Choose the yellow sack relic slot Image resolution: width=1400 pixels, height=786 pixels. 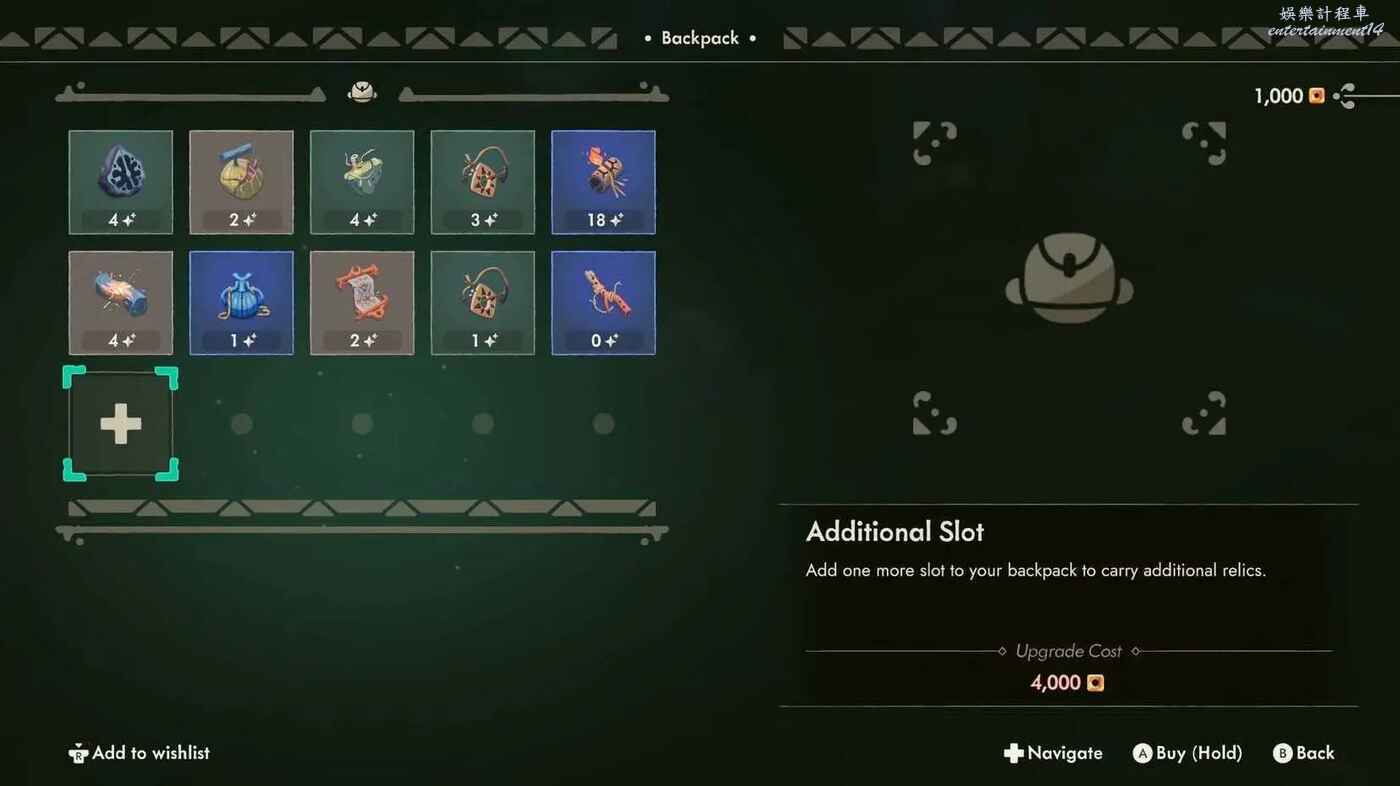coord(241,182)
